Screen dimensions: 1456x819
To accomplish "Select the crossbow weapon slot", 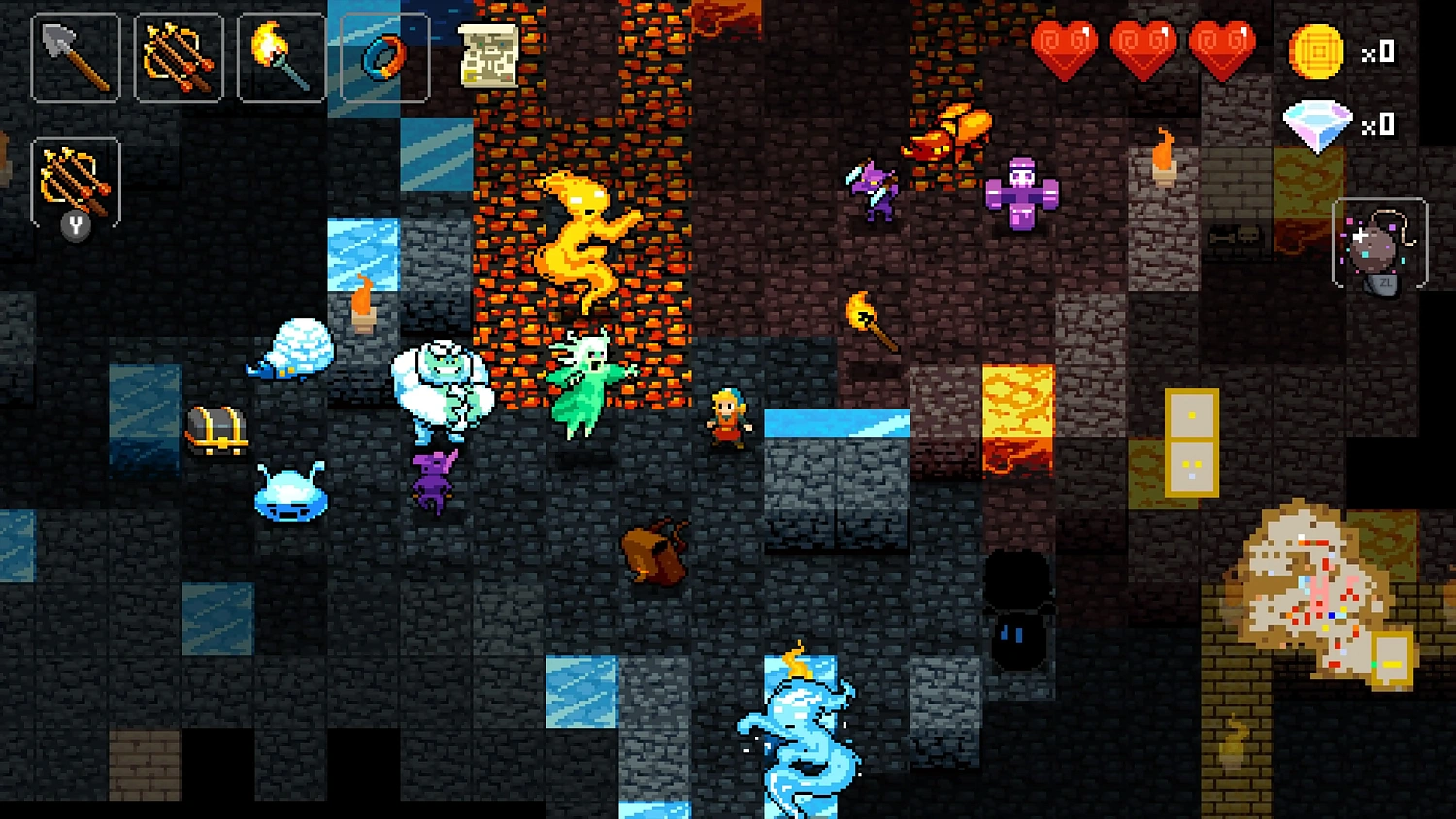I will pyautogui.click(x=180, y=56).
